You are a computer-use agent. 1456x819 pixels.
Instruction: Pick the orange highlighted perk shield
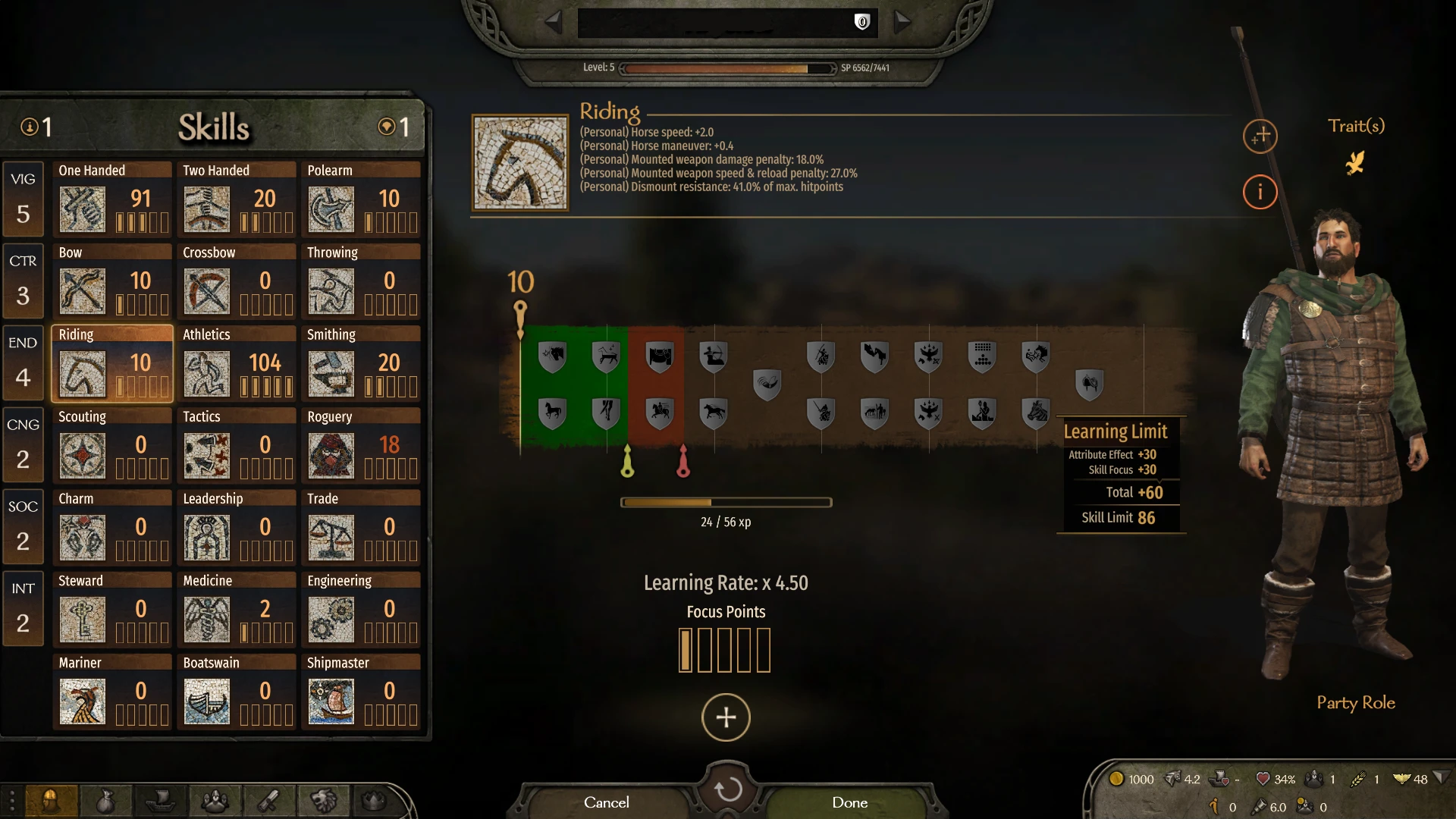click(660, 356)
